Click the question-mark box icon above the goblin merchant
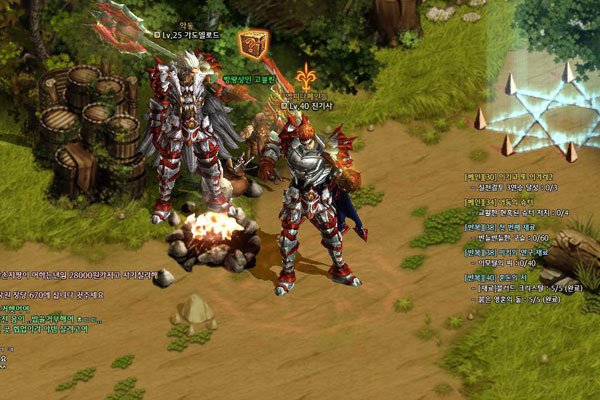600x400 pixels. tap(252, 45)
